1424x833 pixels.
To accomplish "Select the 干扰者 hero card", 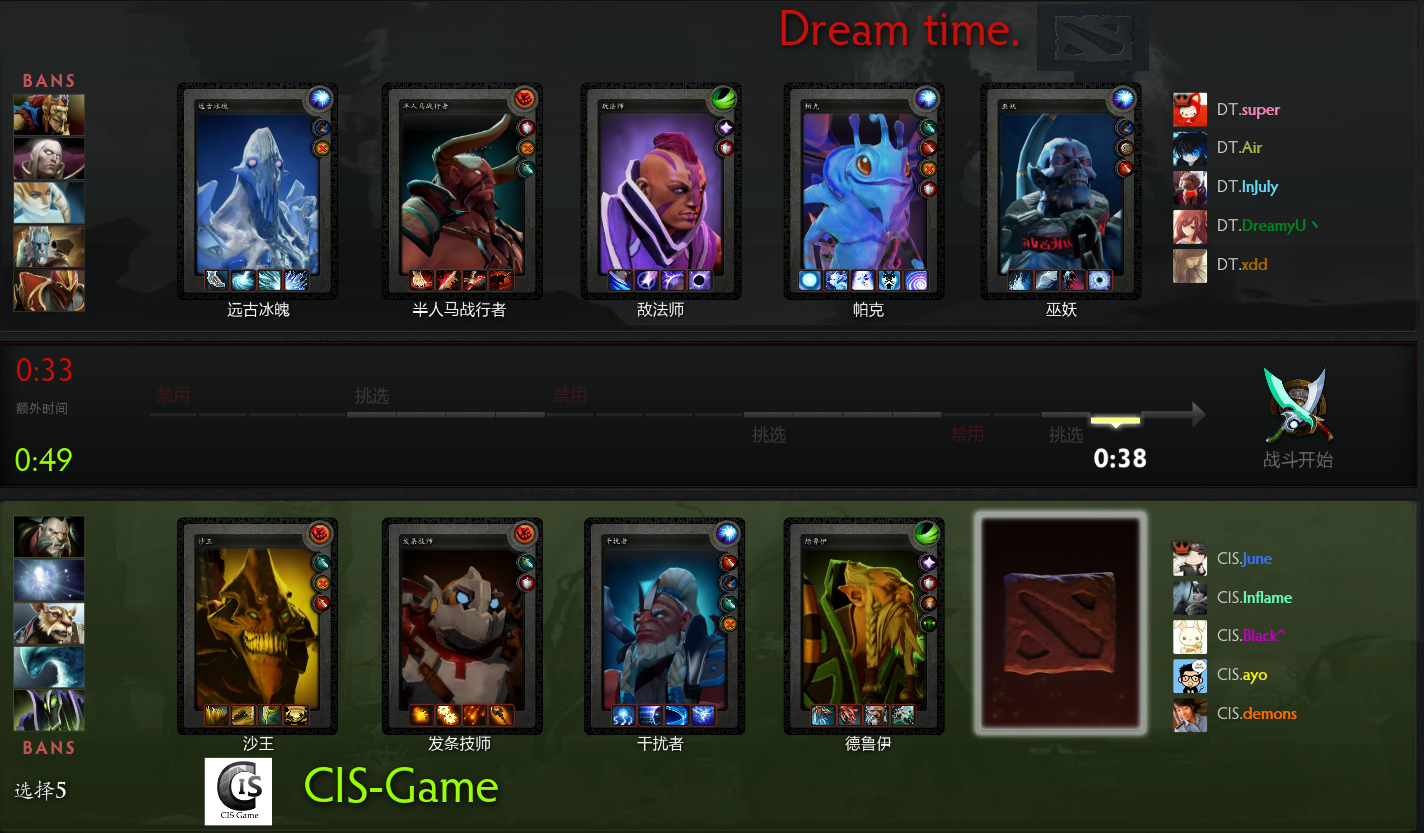I will tap(663, 626).
